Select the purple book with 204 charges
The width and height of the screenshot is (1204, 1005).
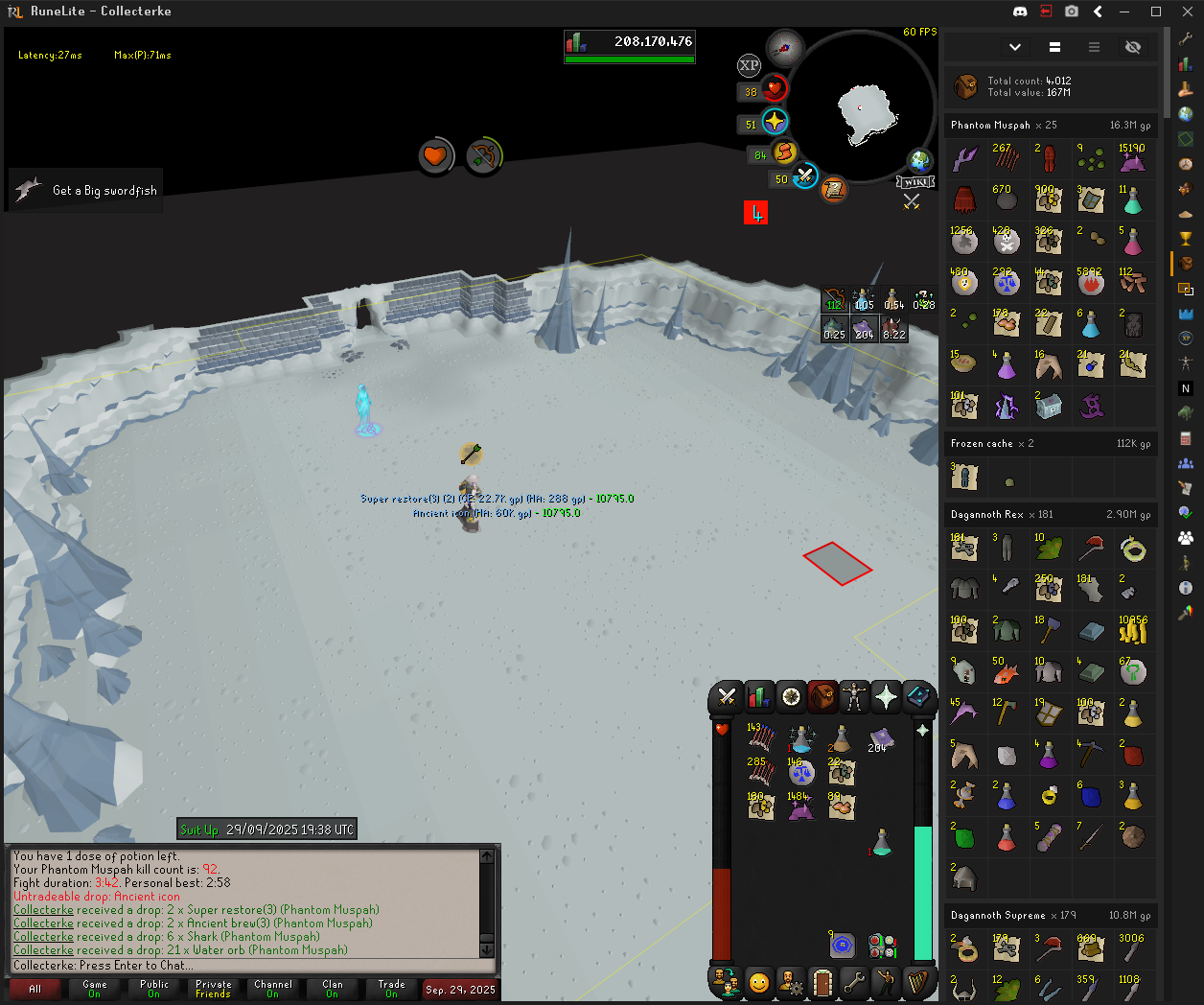(x=881, y=739)
